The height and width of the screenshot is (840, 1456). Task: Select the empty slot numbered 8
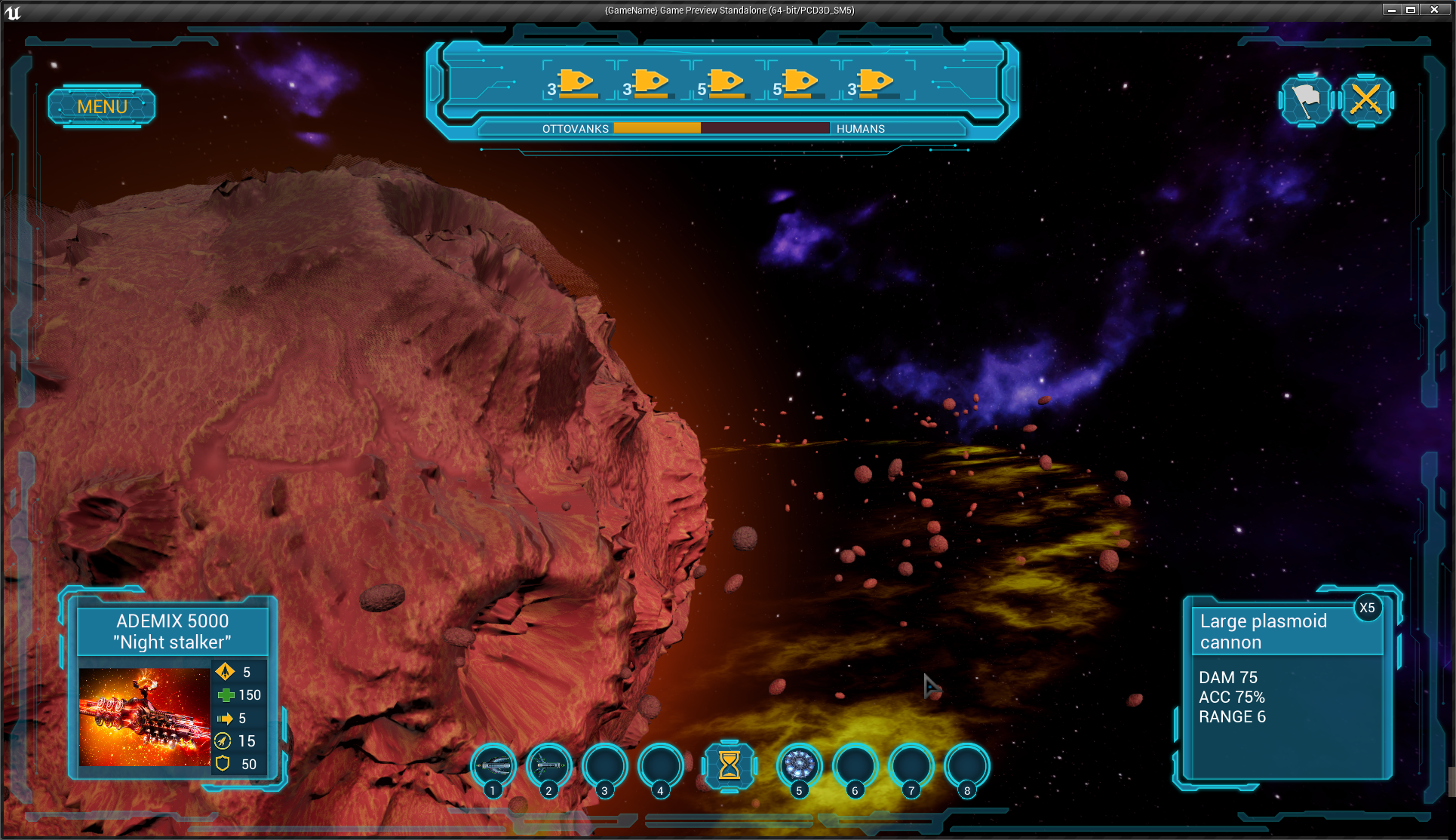(967, 765)
